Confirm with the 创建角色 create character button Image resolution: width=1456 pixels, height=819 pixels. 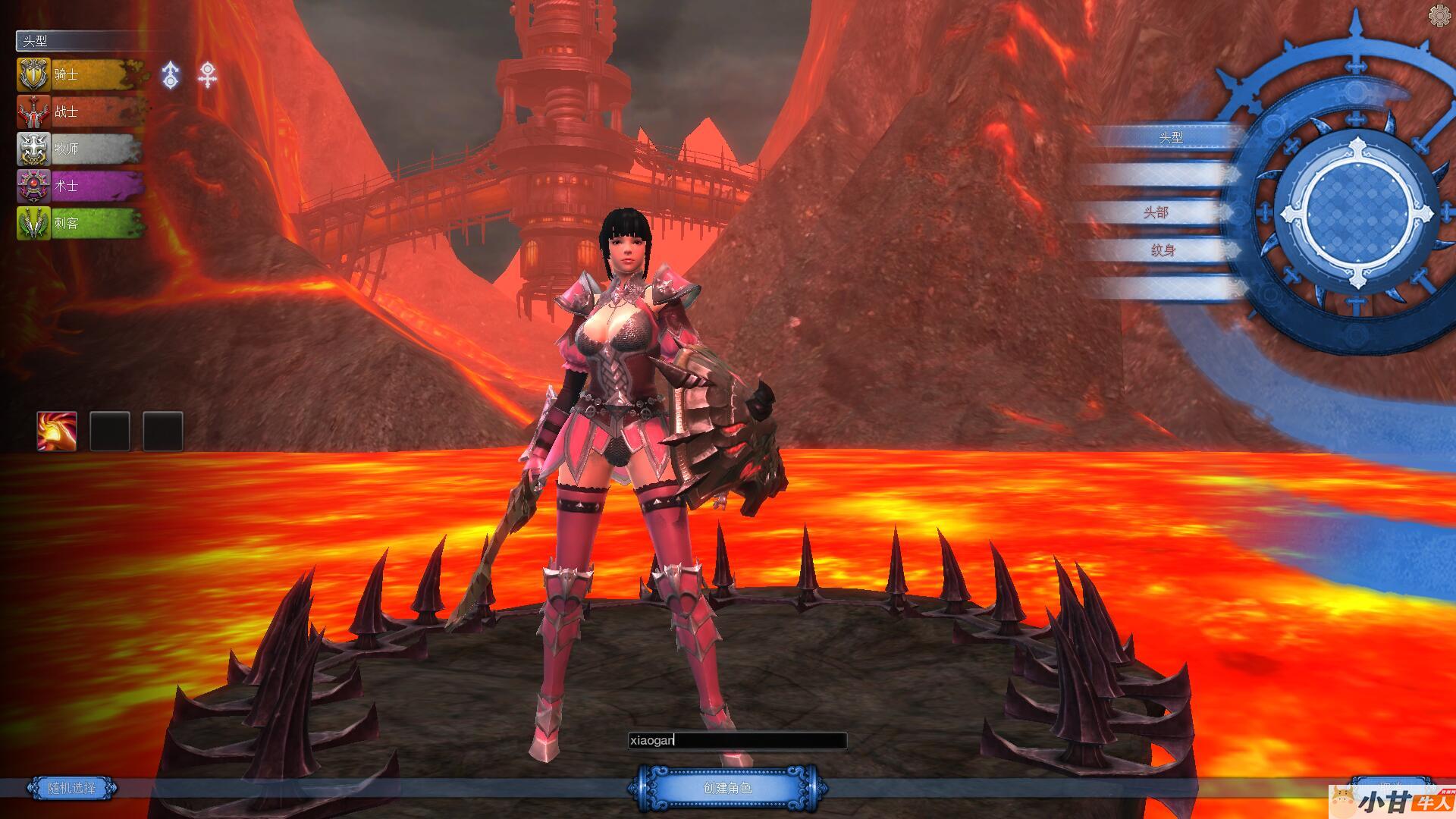(726, 788)
